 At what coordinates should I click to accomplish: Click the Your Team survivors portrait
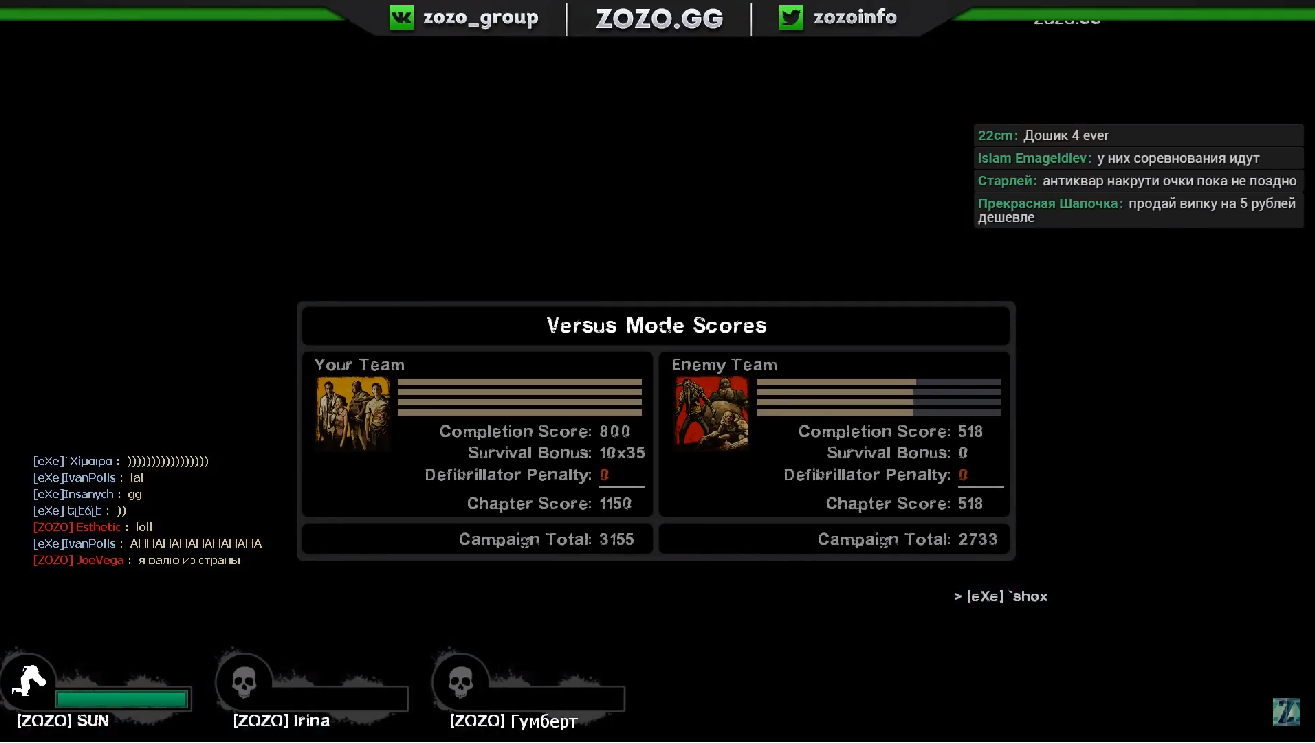click(x=353, y=413)
